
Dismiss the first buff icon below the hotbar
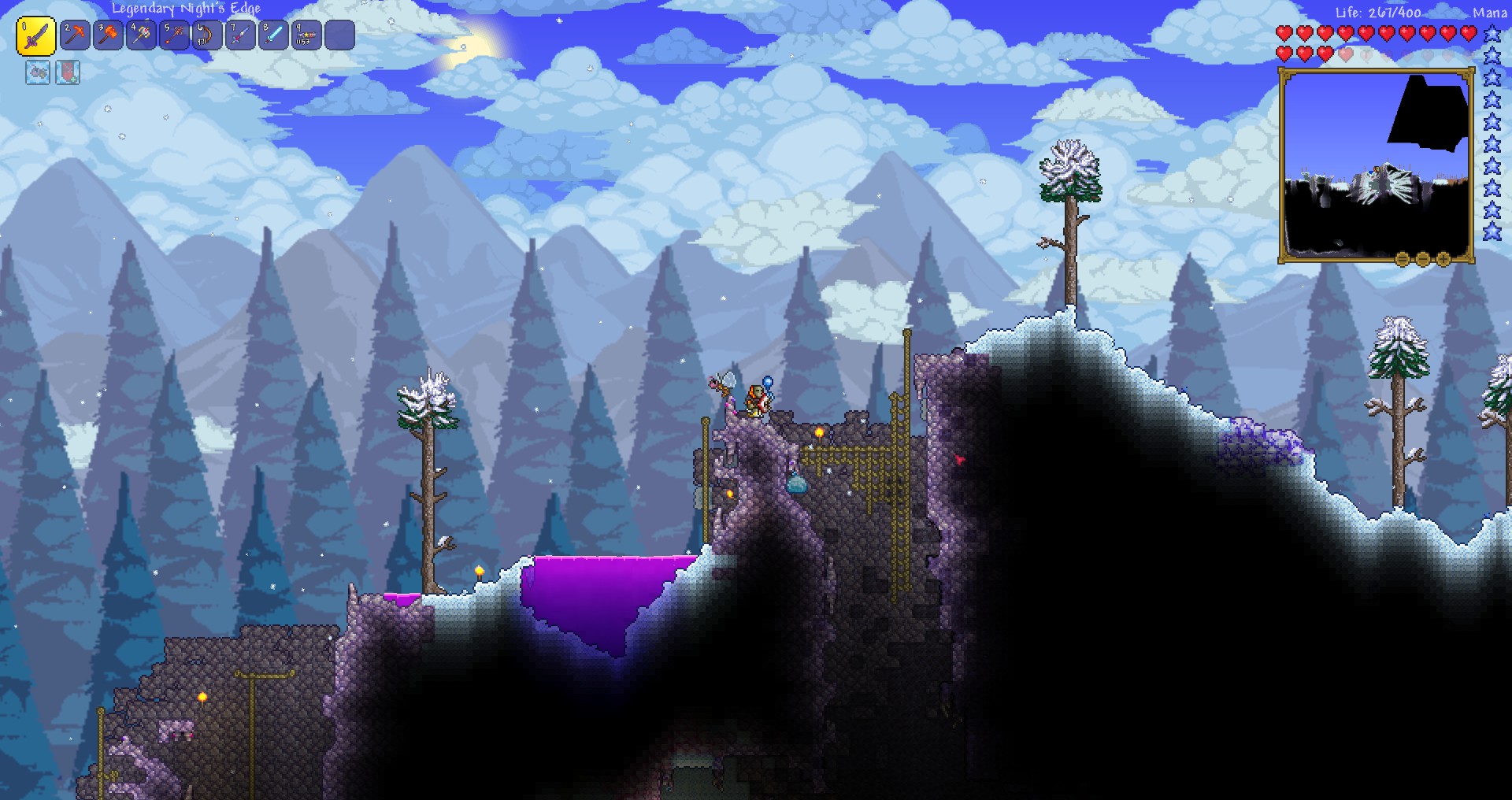[x=37, y=73]
